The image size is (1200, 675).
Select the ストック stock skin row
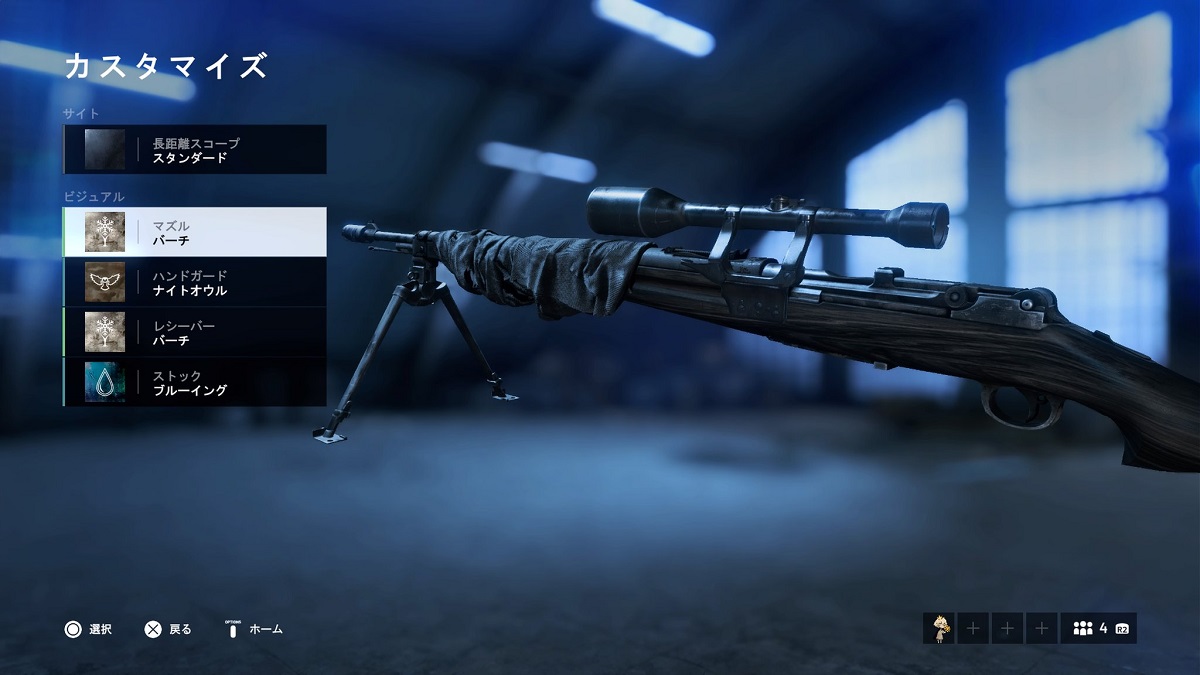[195, 382]
